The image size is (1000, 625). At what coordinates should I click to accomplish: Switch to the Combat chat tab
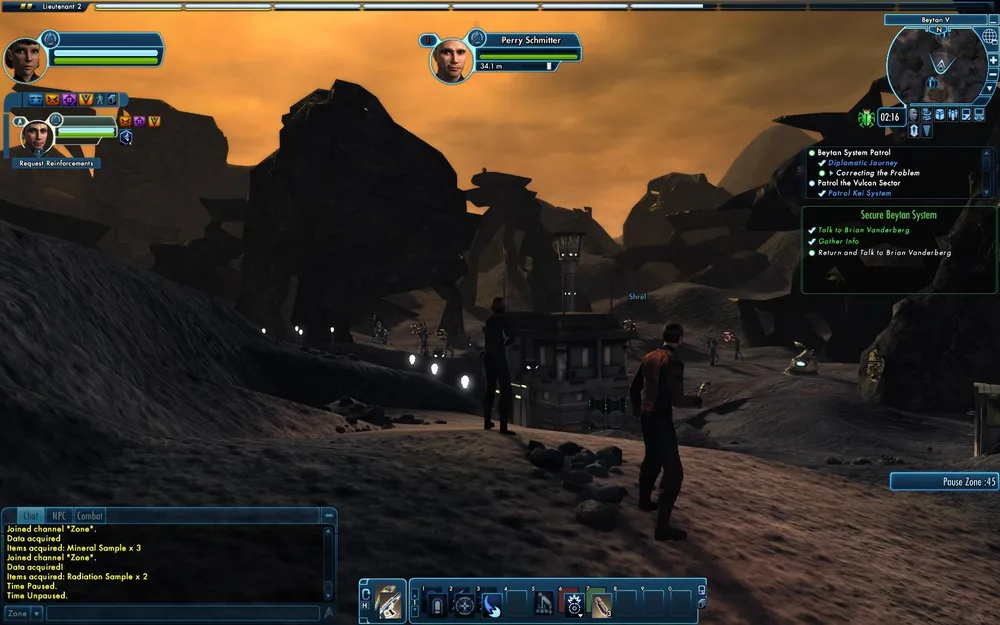[90, 516]
